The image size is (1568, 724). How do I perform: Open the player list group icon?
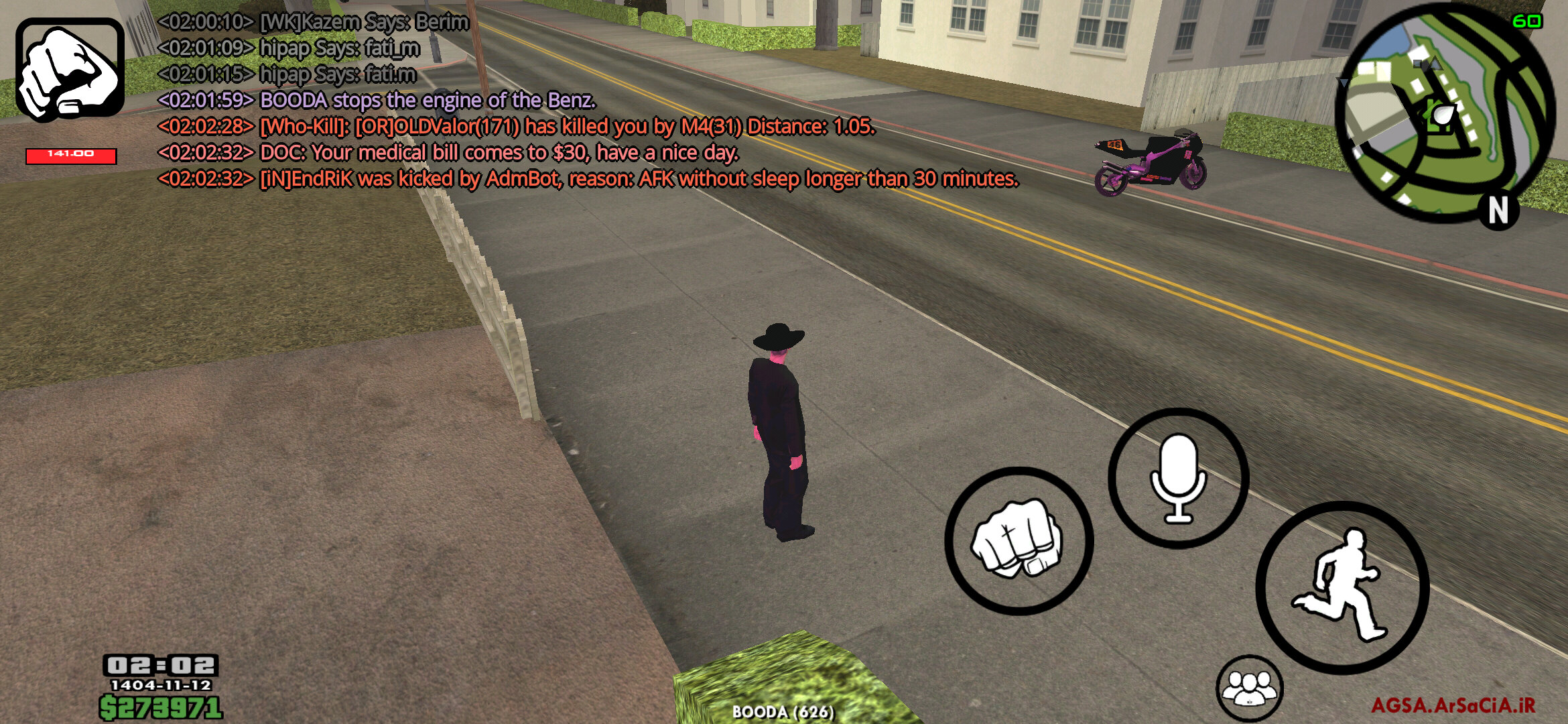point(1249,688)
